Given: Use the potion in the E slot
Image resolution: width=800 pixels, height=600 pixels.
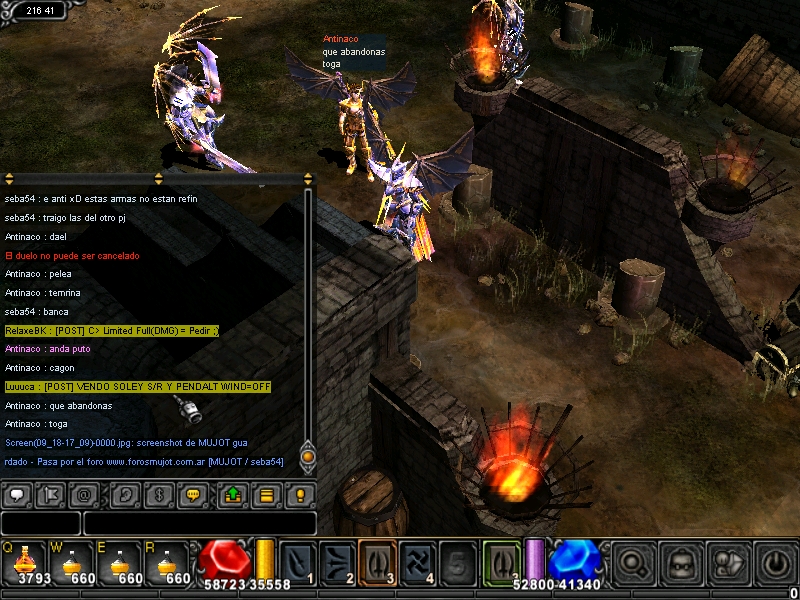Looking at the screenshot, I should tap(121, 561).
